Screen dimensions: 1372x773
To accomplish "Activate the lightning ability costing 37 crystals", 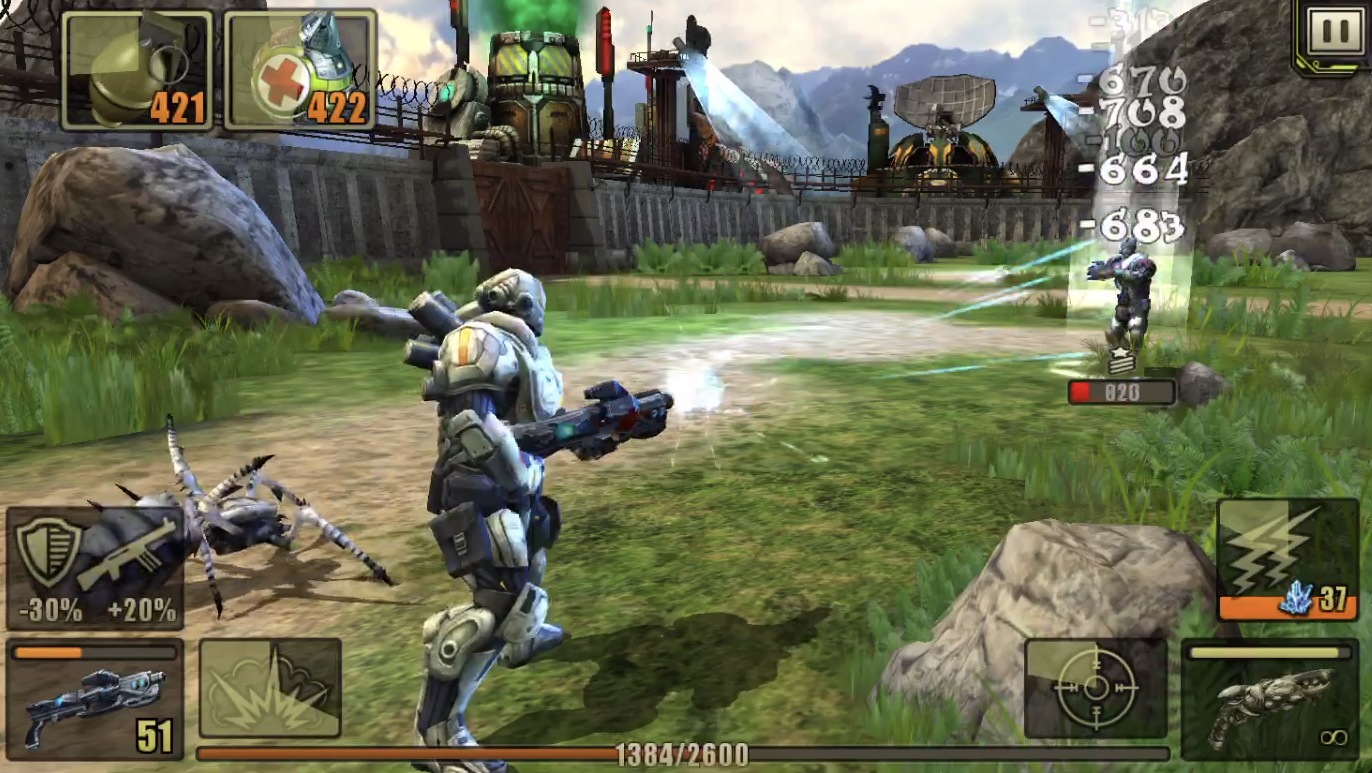I will (1287, 559).
